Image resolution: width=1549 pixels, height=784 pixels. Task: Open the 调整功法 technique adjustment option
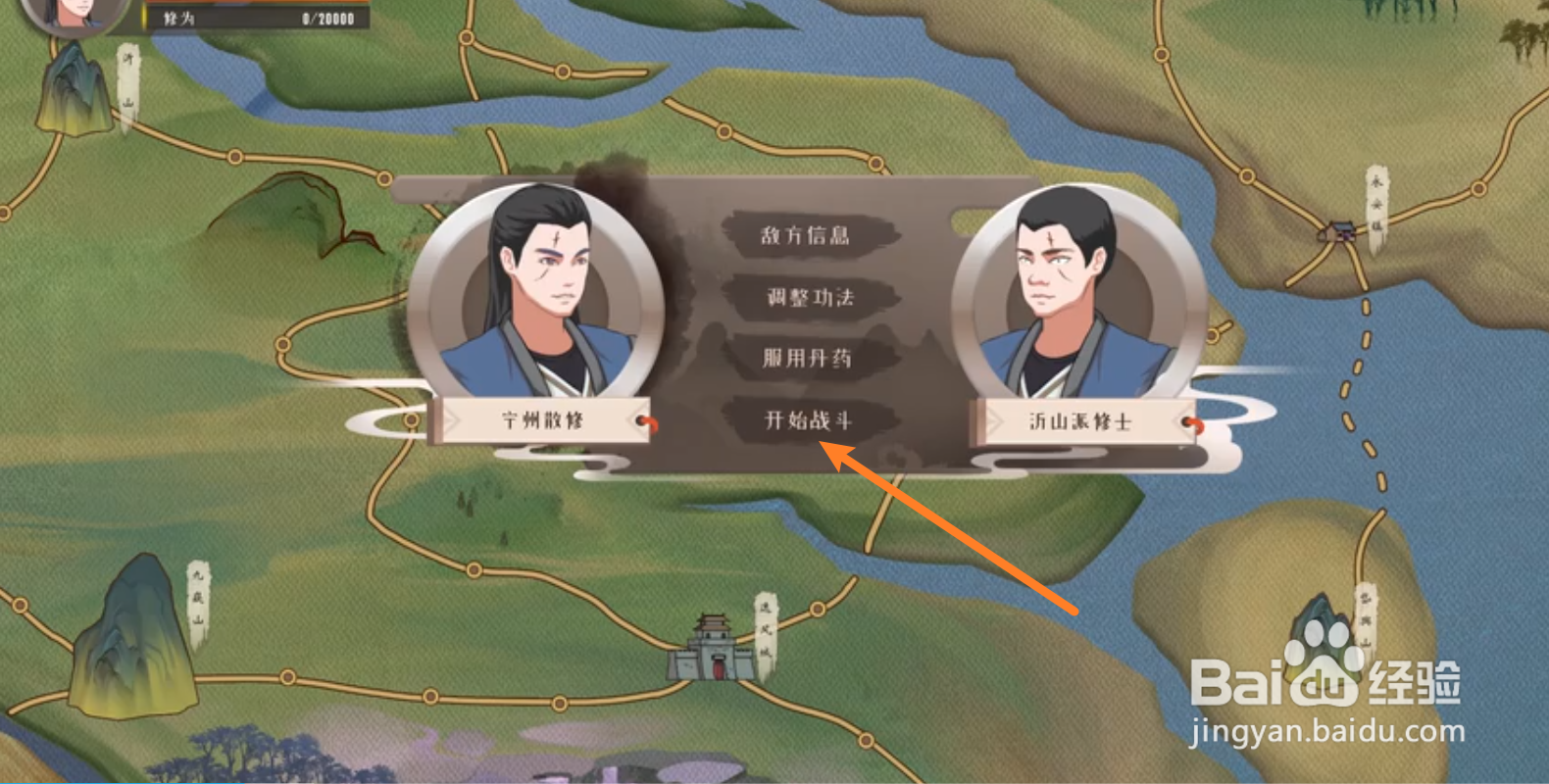click(811, 299)
